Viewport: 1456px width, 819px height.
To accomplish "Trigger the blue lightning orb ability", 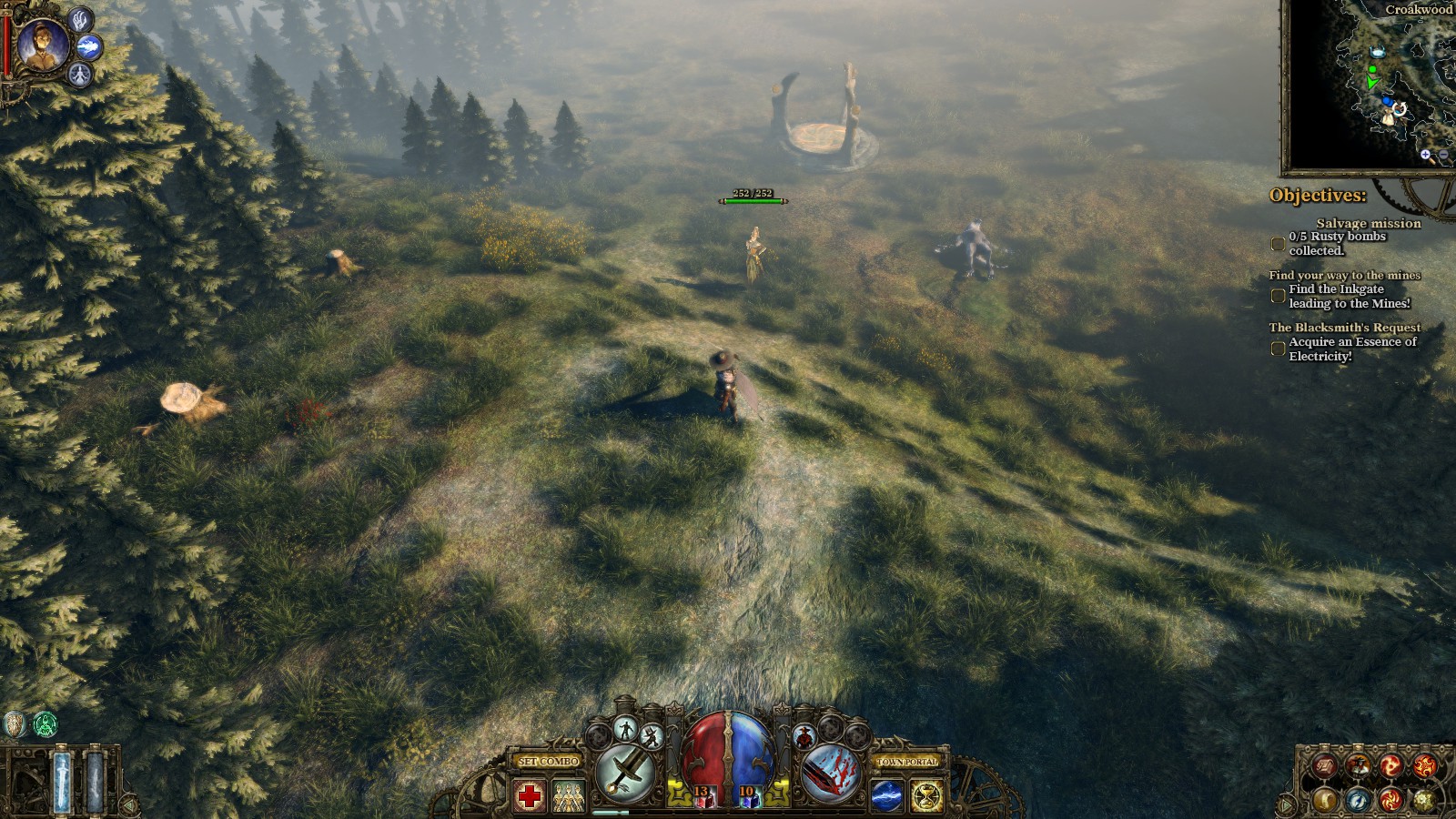I will coord(887,797).
